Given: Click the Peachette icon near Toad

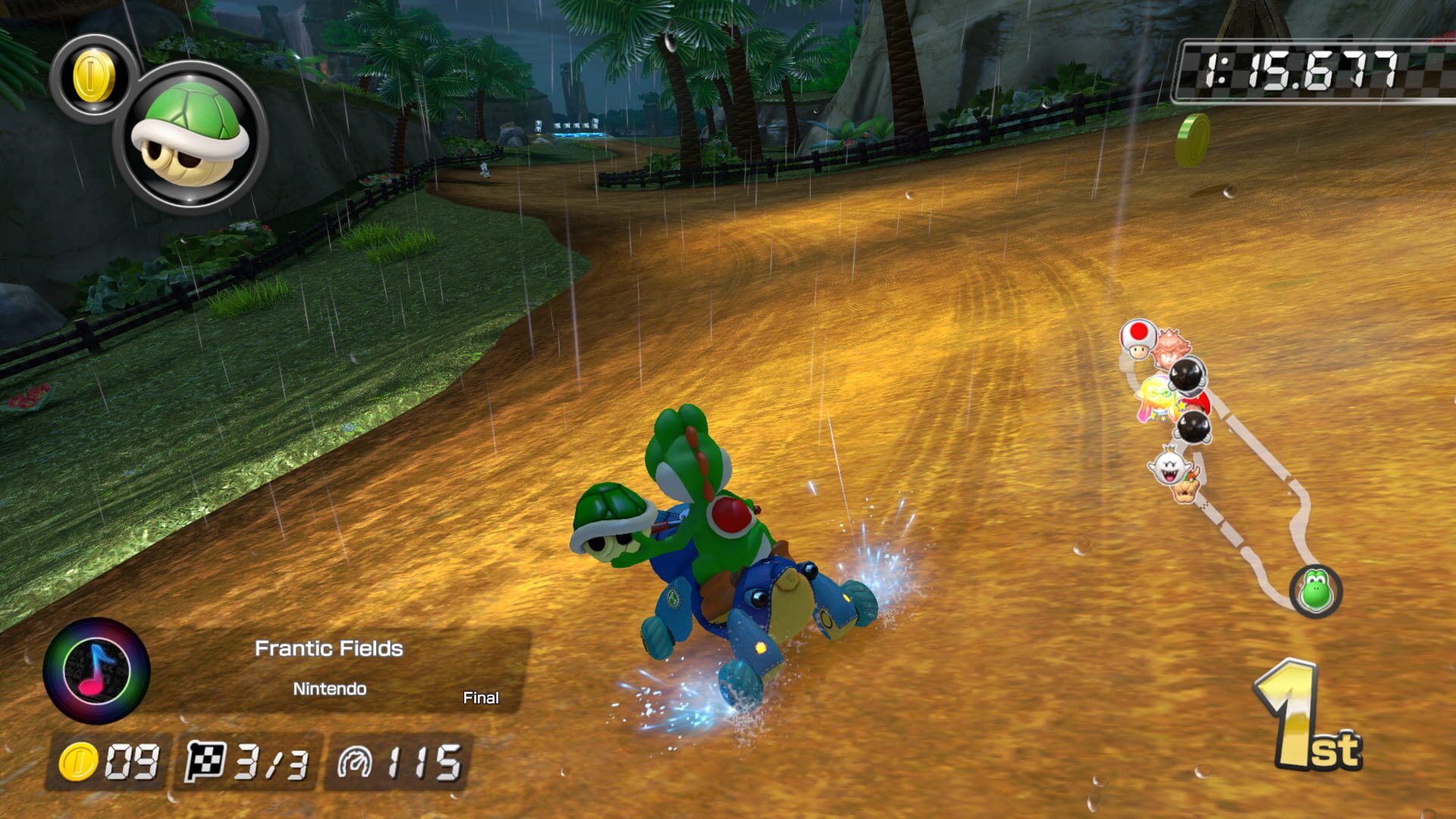Looking at the screenshot, I should pyautogui.click(x=1170, y=347).
